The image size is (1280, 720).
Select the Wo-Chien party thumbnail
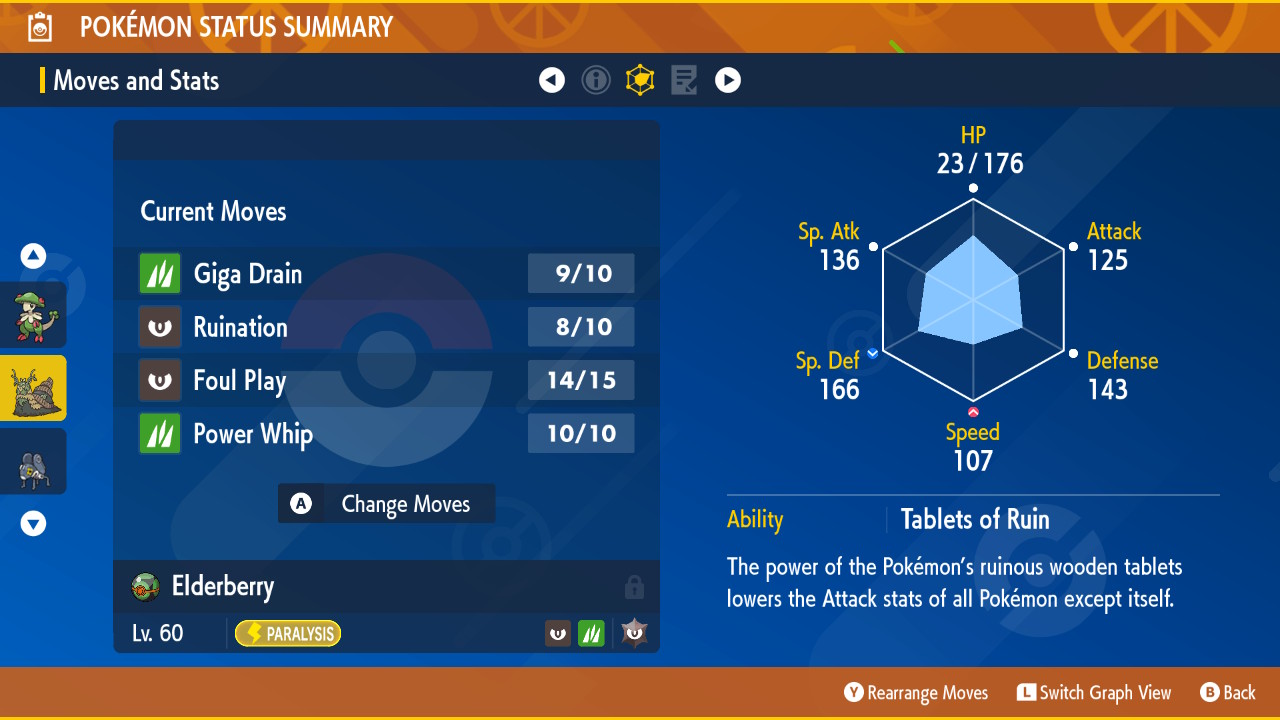coord(34,388)
